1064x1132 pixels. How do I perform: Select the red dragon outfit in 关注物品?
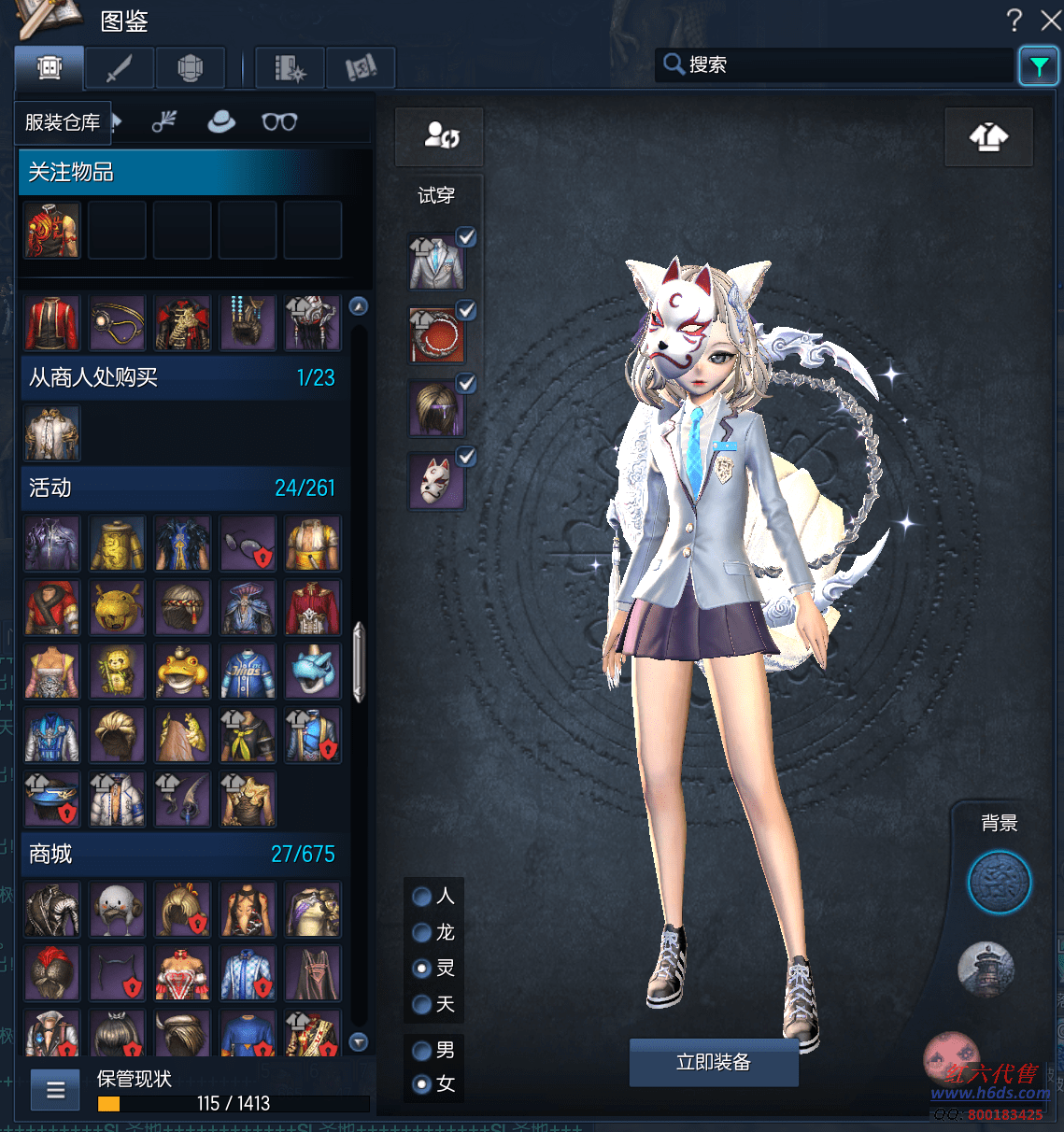click(x=52, y=230)
